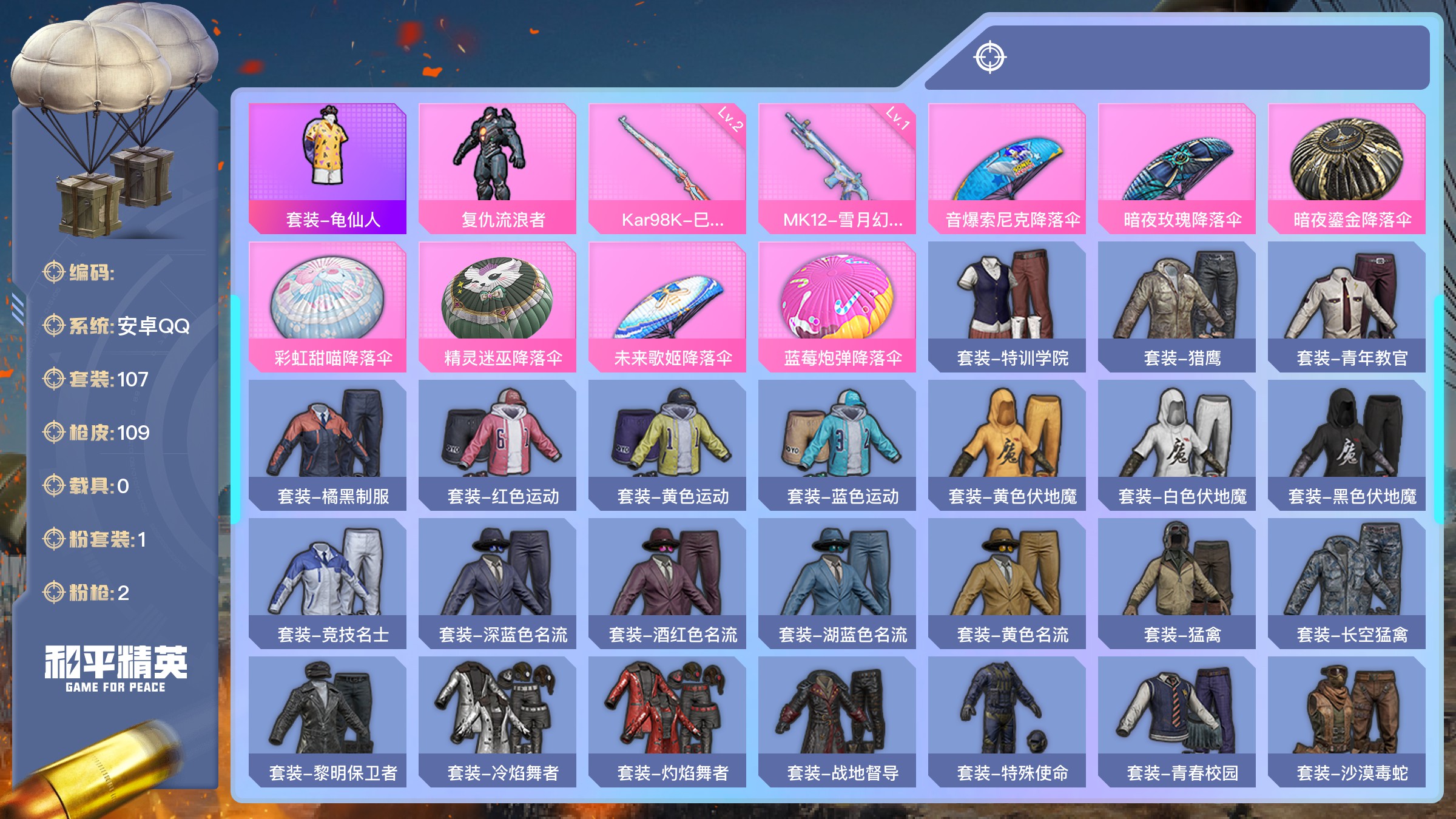Select the 套装-龟仙人 outfit tile

(x=328, y=168)
